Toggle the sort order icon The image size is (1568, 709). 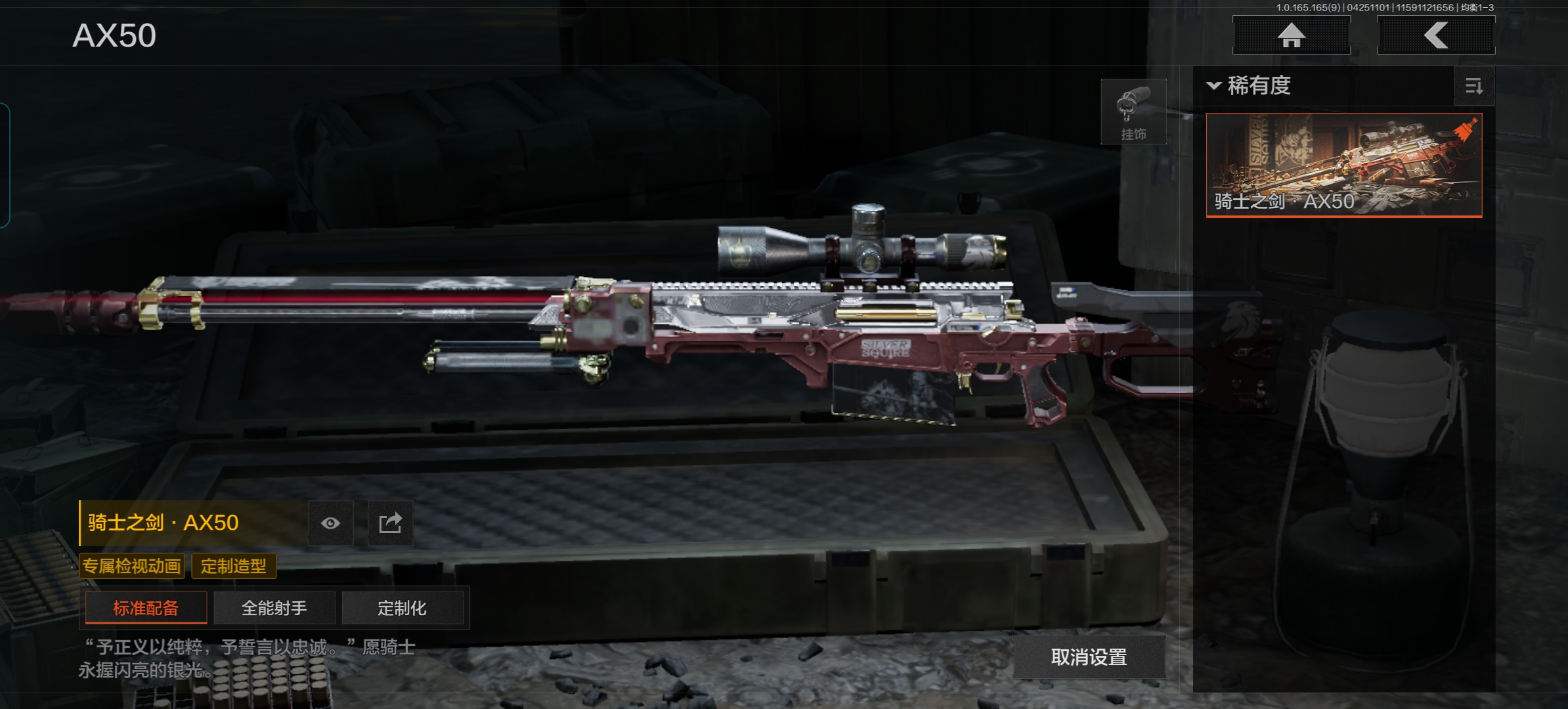click(1474, 86)
